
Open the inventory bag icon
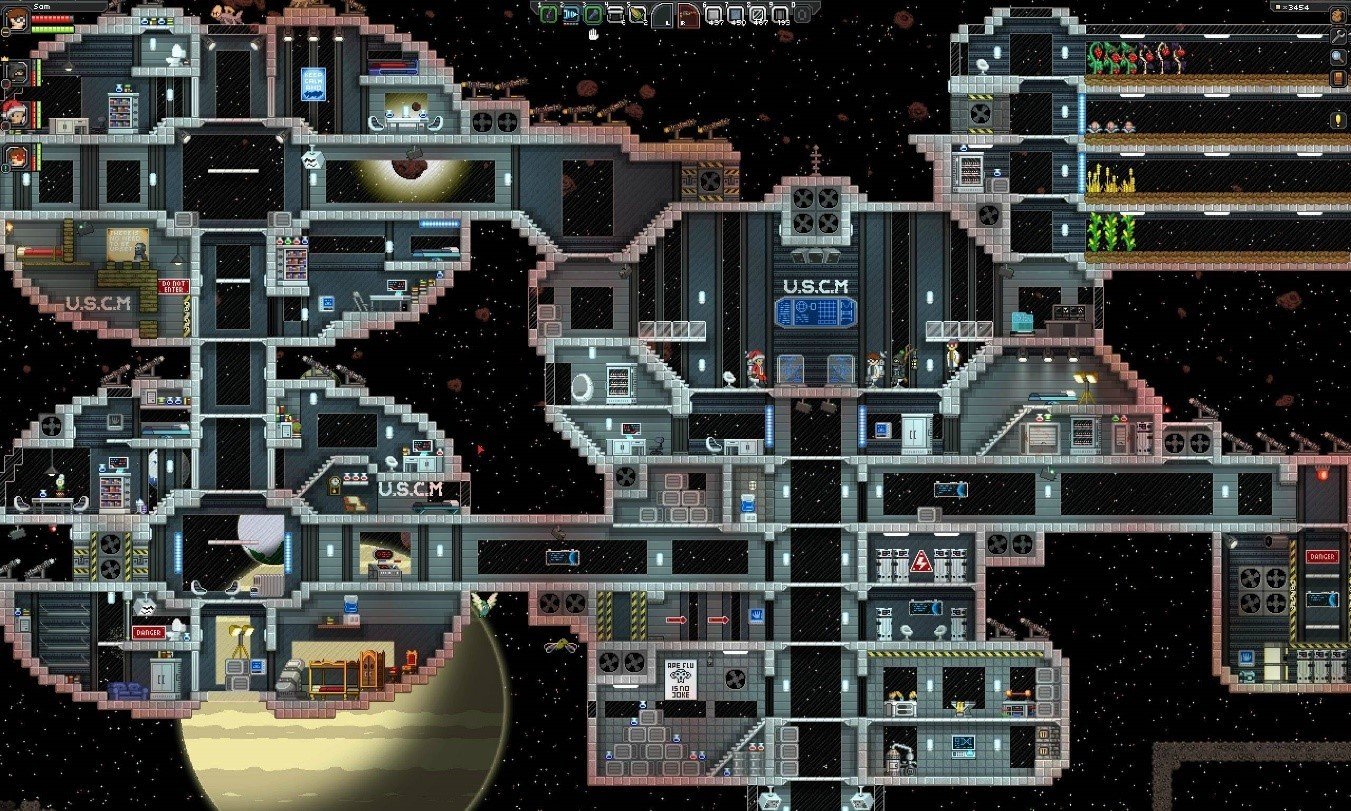[1338, 15]
